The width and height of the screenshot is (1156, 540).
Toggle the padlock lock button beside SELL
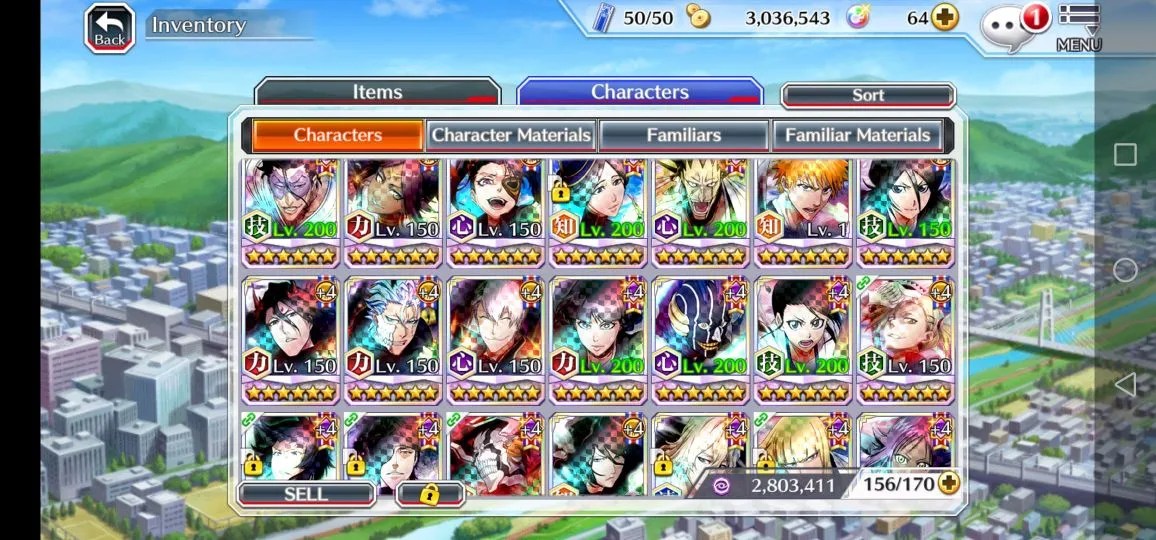coord(430,494)
